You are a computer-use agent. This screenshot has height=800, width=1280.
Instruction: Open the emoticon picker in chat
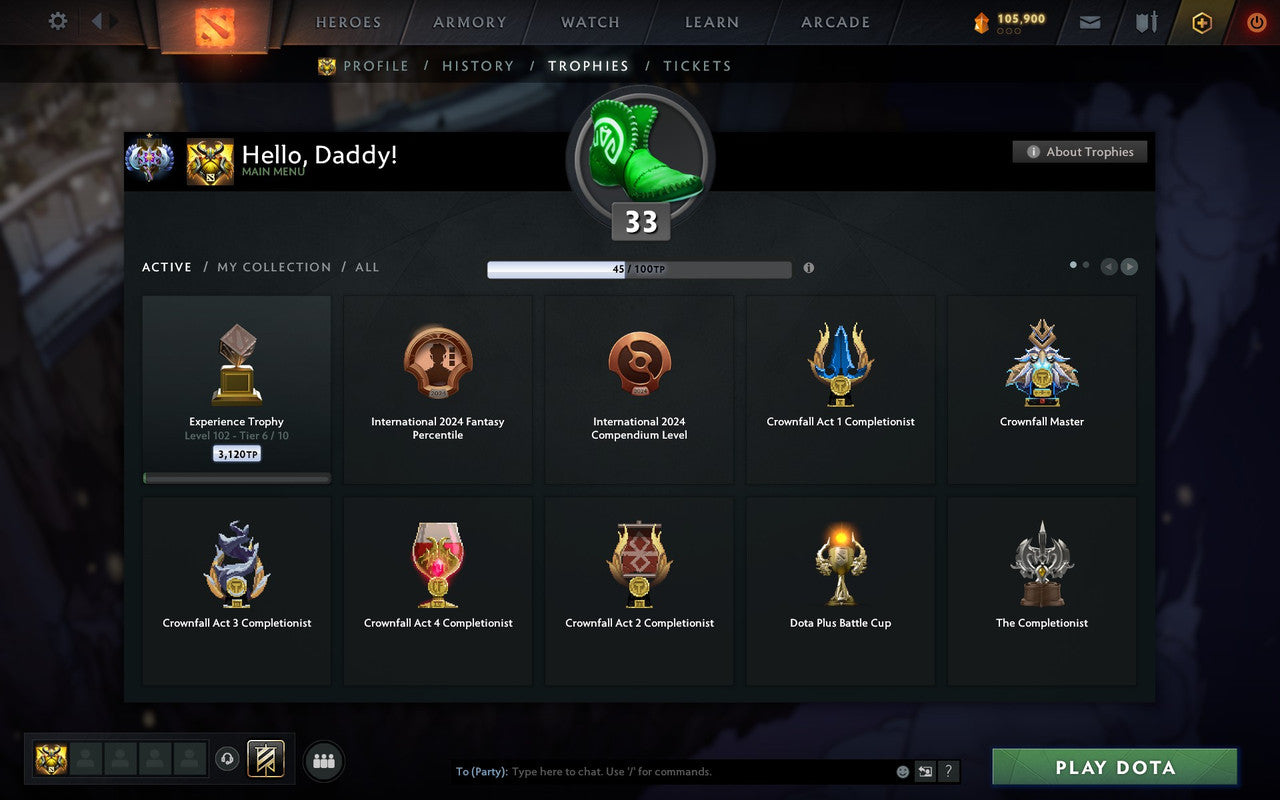pos(903,771)
